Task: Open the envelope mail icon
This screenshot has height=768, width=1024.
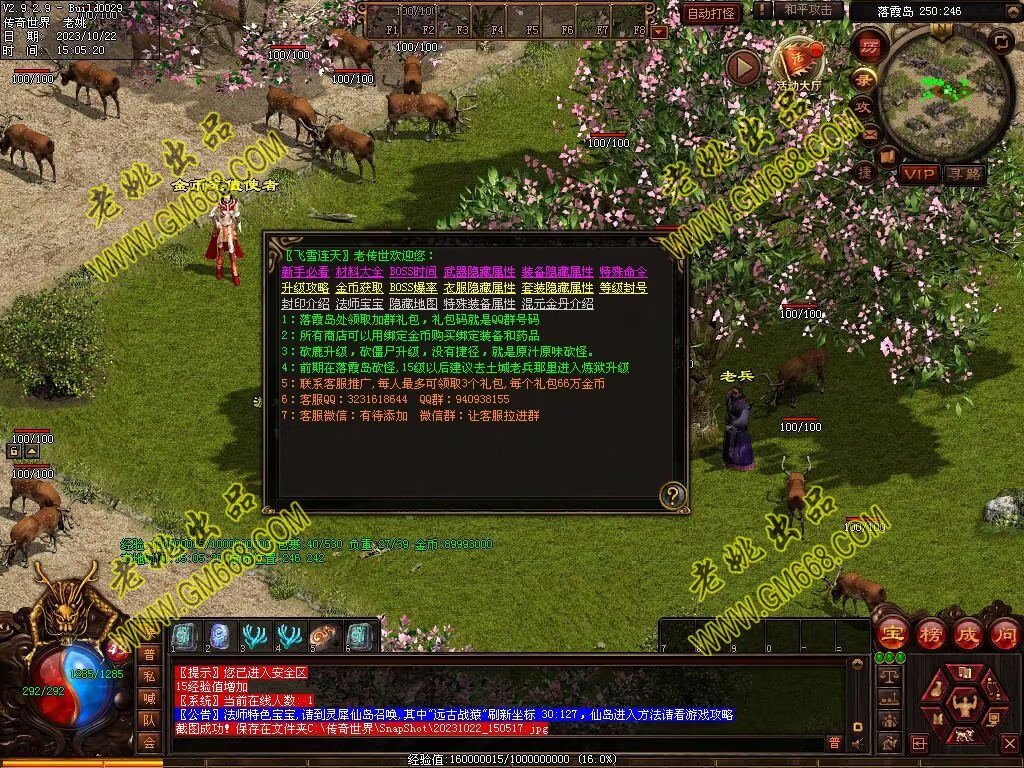Action: pyautogui.click(x=869, y=133)
